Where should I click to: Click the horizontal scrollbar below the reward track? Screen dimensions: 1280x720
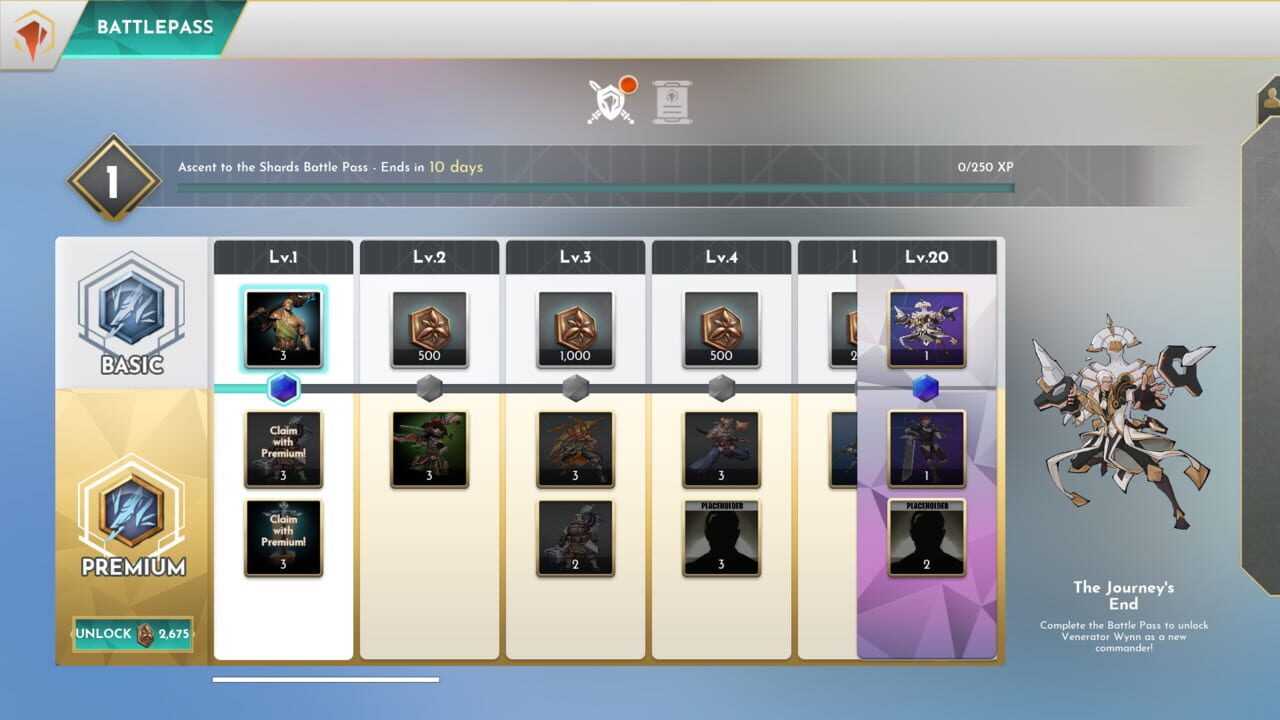[x=325, y=678]
